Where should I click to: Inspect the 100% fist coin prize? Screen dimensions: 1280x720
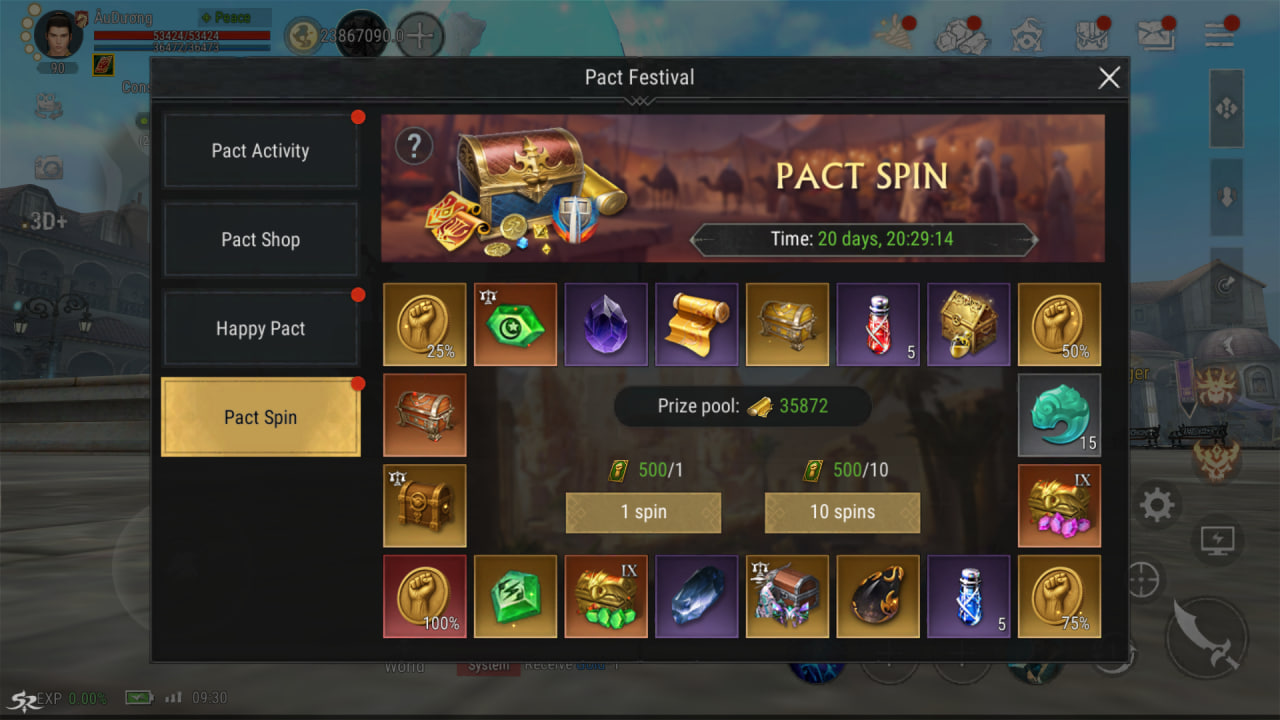click(x=425, y=596)
